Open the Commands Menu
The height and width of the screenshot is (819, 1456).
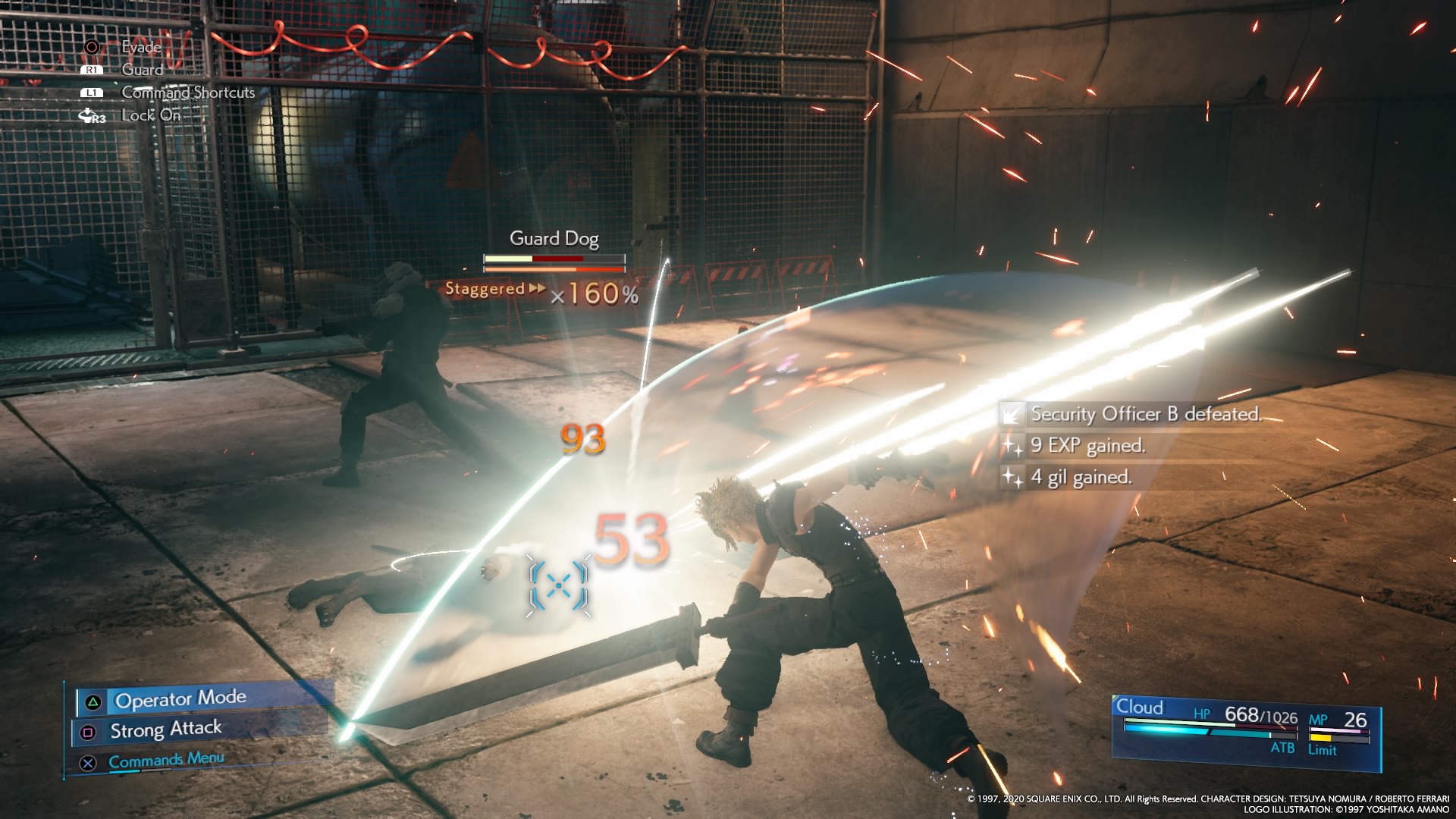click(x=166, y=760)
